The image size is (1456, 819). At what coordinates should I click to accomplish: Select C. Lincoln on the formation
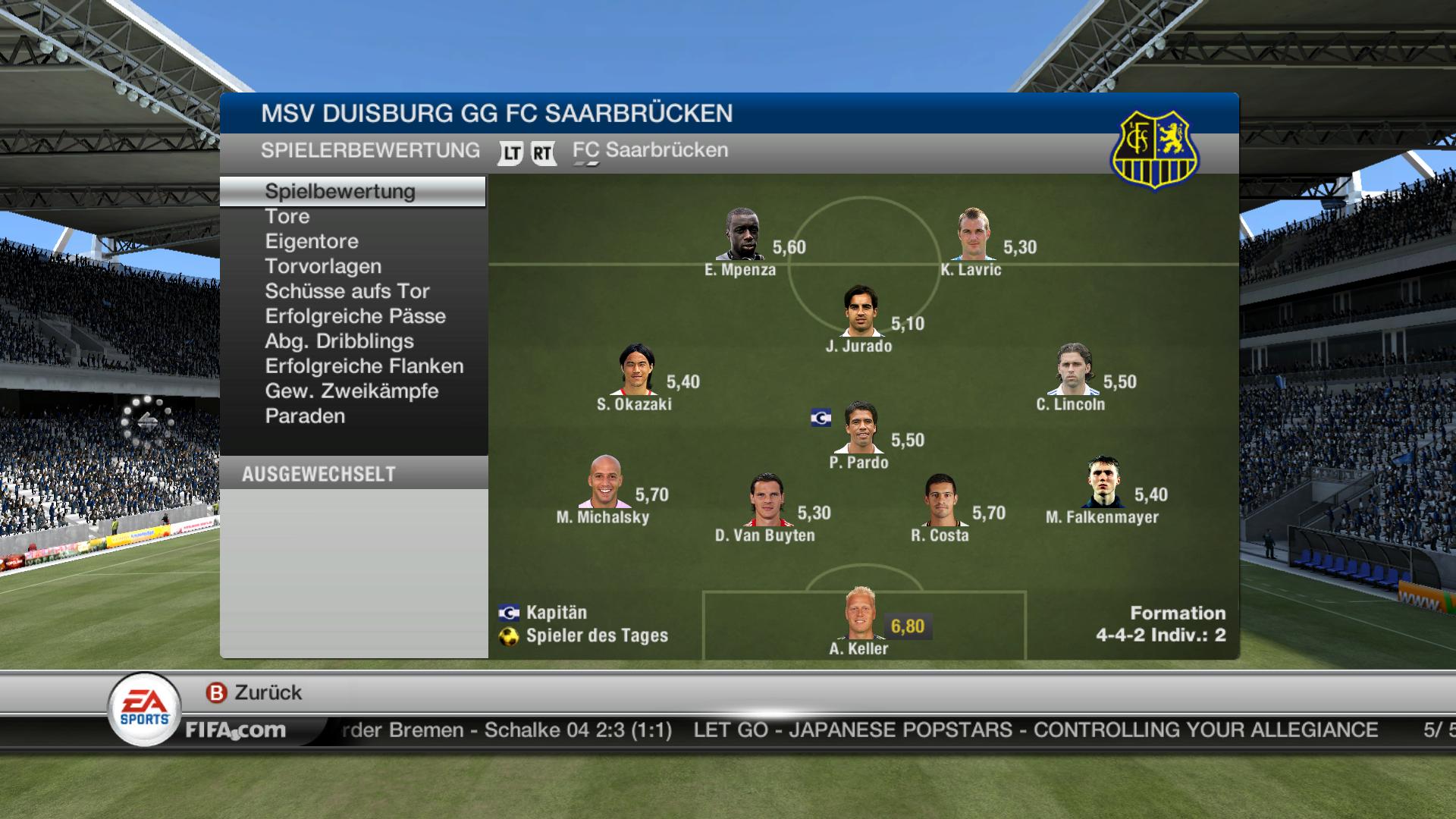[1072, 370]
